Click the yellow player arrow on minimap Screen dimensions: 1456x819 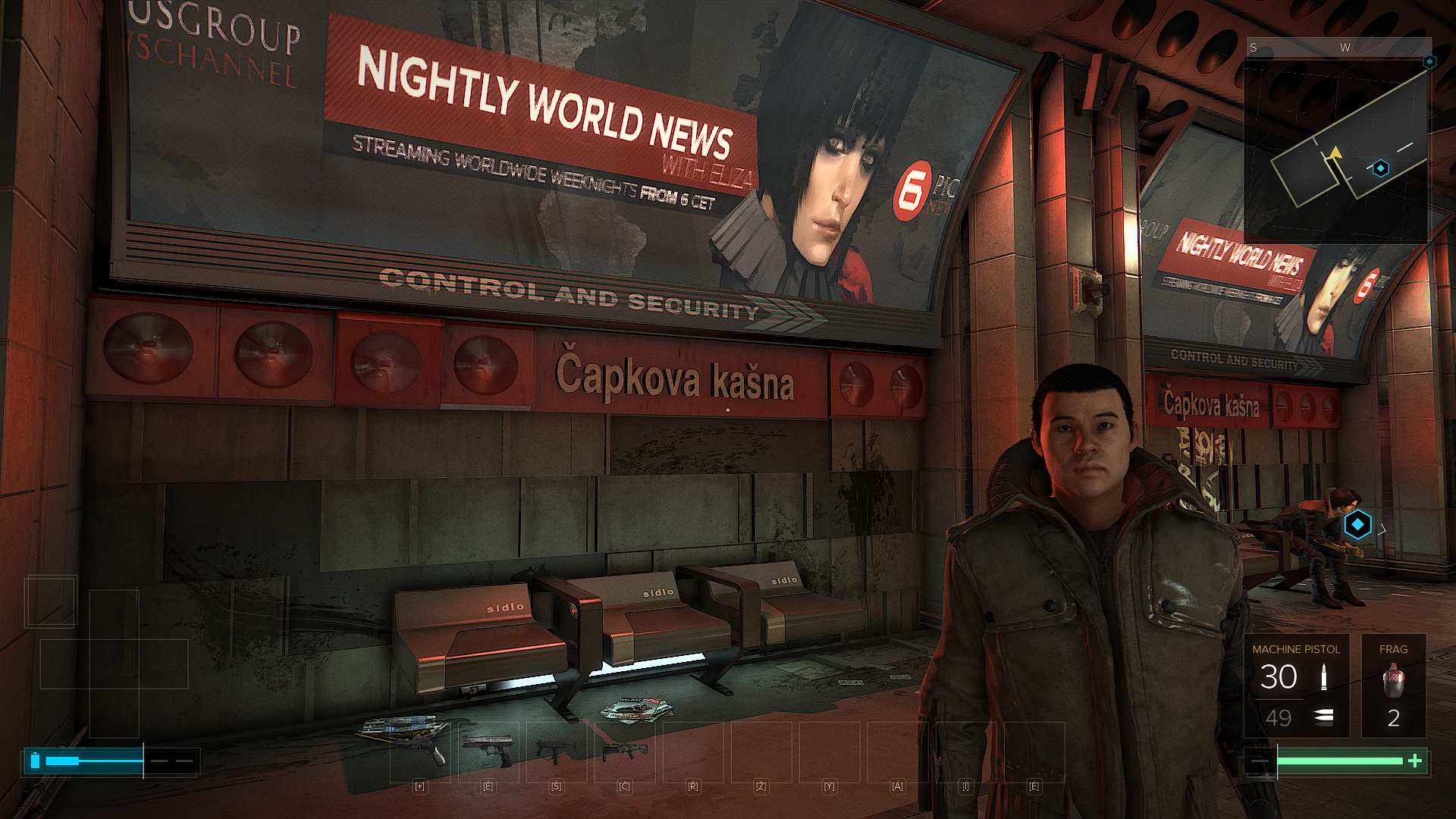[x=1334, y=154]
